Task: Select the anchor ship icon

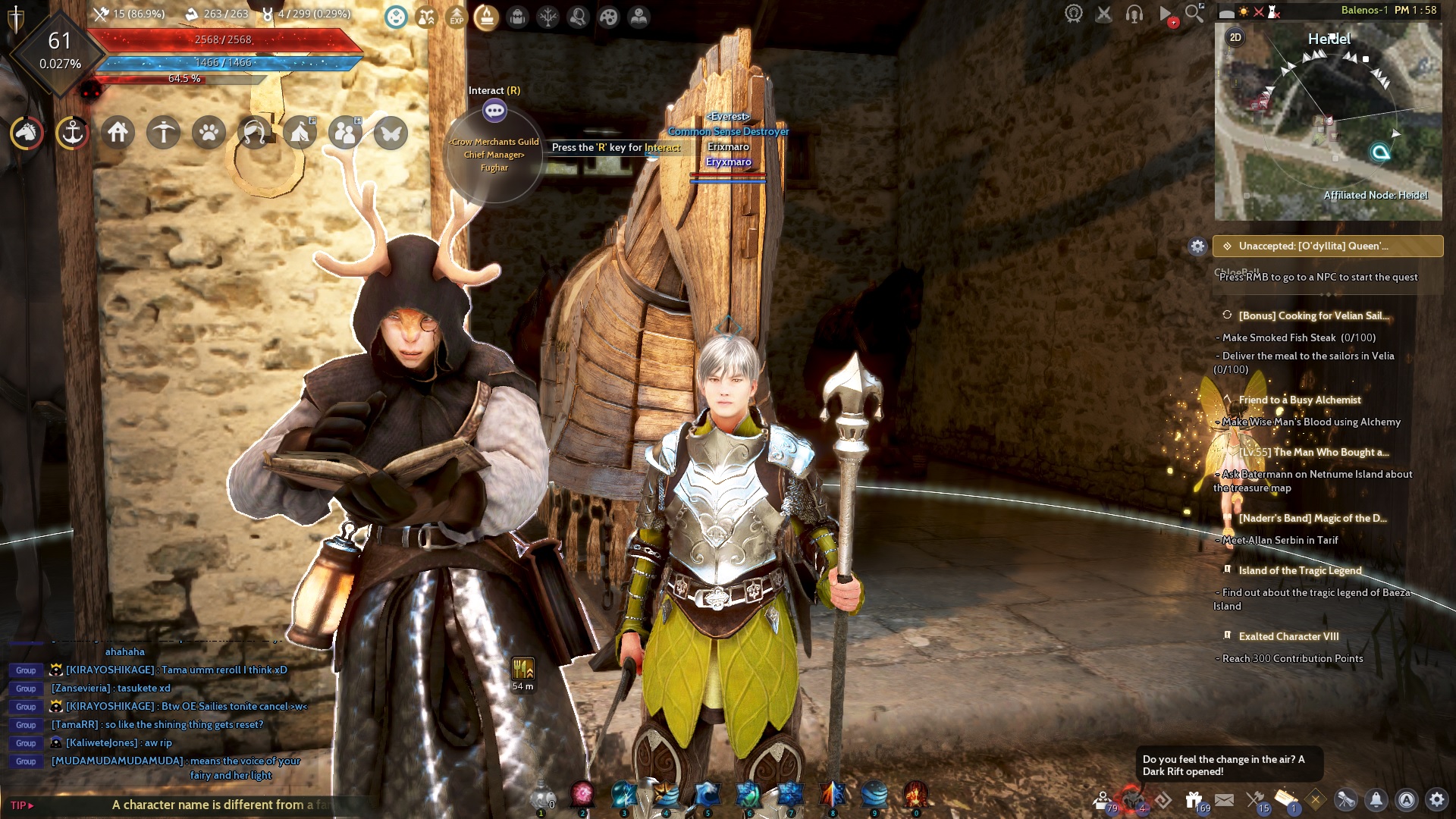Action: 72,132
